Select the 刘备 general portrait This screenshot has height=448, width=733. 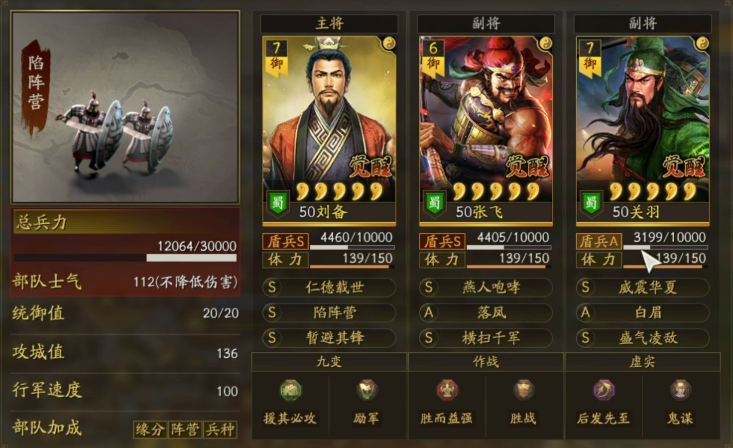pyautogui.click(x=329, y=120)
